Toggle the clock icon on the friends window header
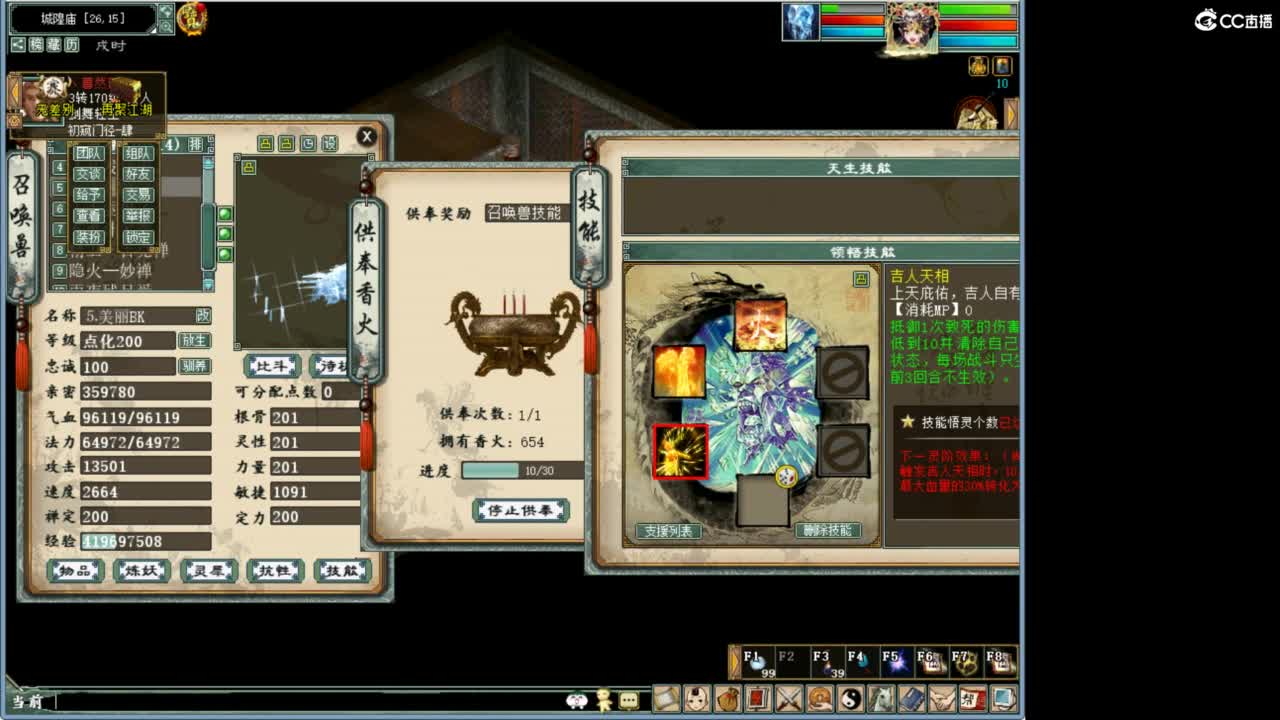This screenshot has height=720, width=1280. coord(308,144)
